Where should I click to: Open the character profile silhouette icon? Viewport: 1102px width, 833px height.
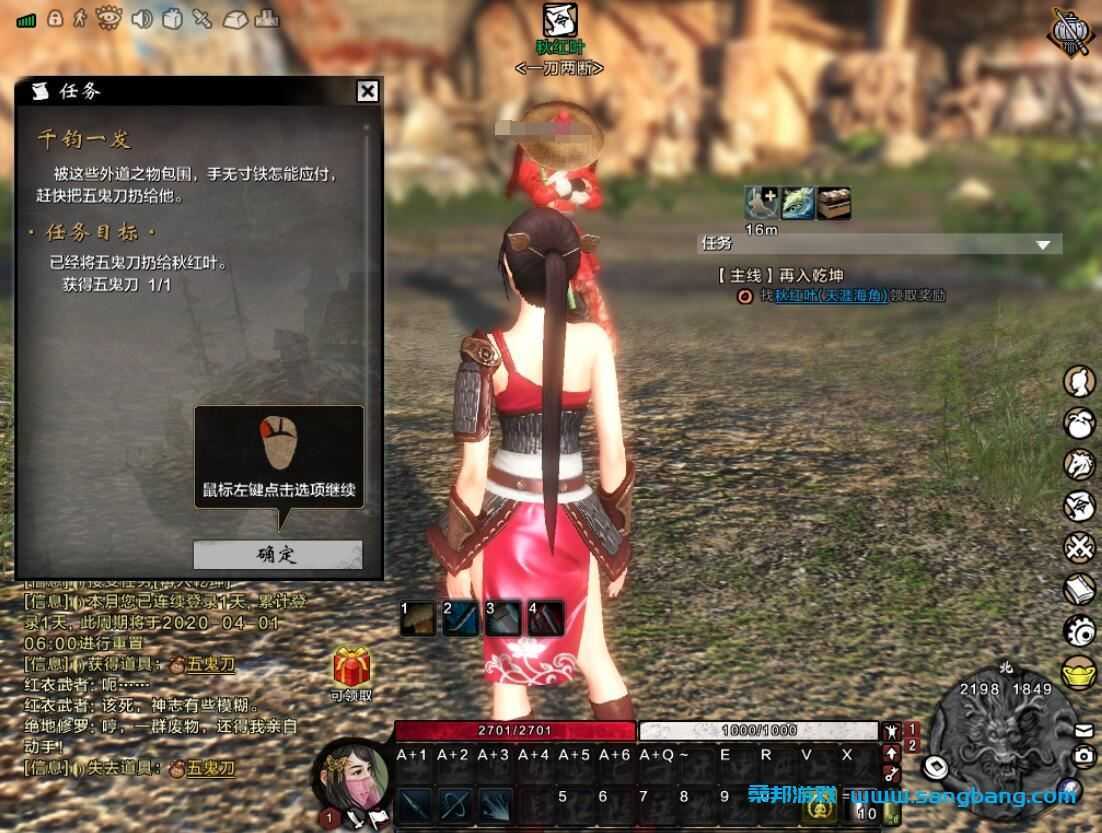tap(1079, 381)
